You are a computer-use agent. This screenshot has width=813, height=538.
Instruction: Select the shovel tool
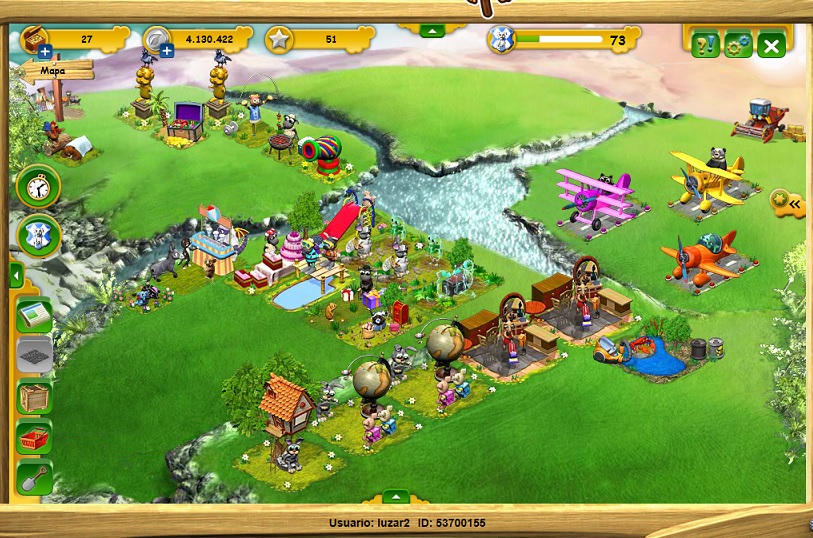click(35, 479)
